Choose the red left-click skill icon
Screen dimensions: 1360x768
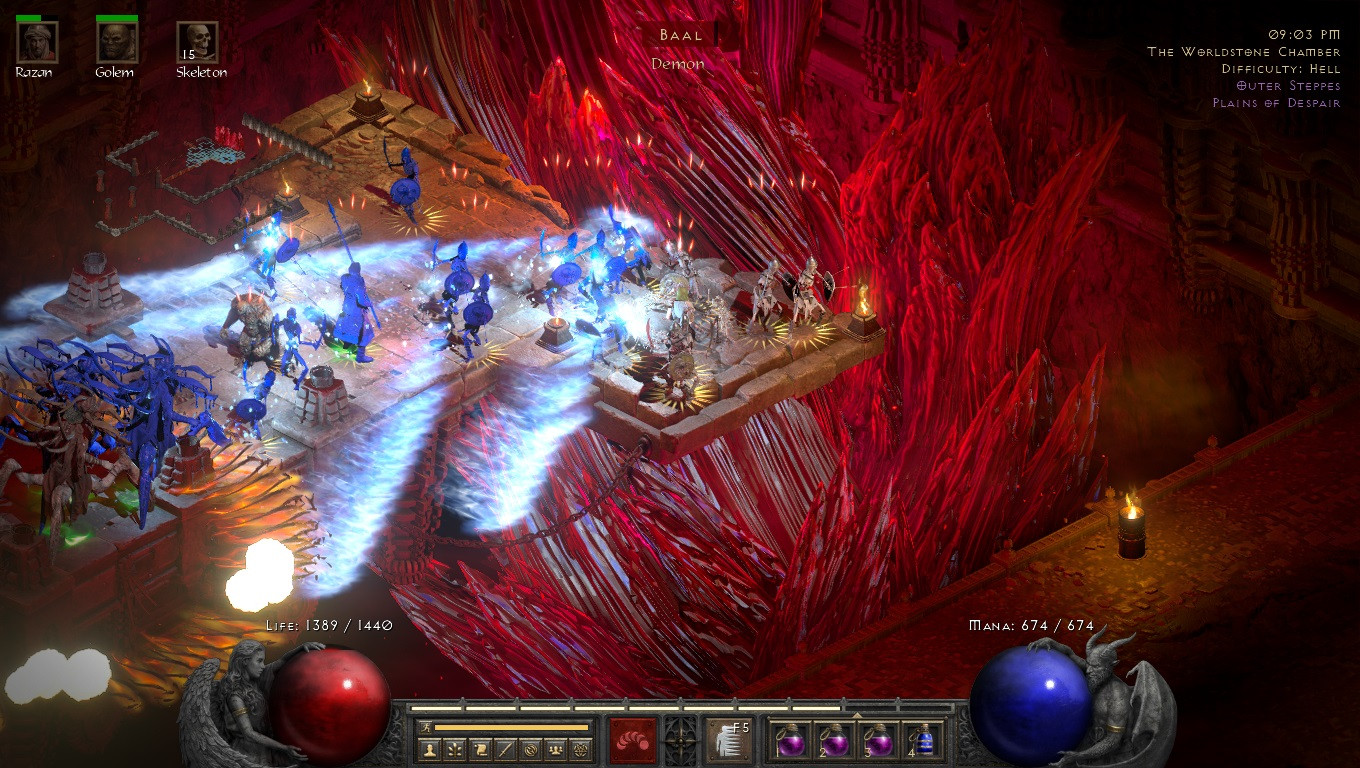(633, 741)
